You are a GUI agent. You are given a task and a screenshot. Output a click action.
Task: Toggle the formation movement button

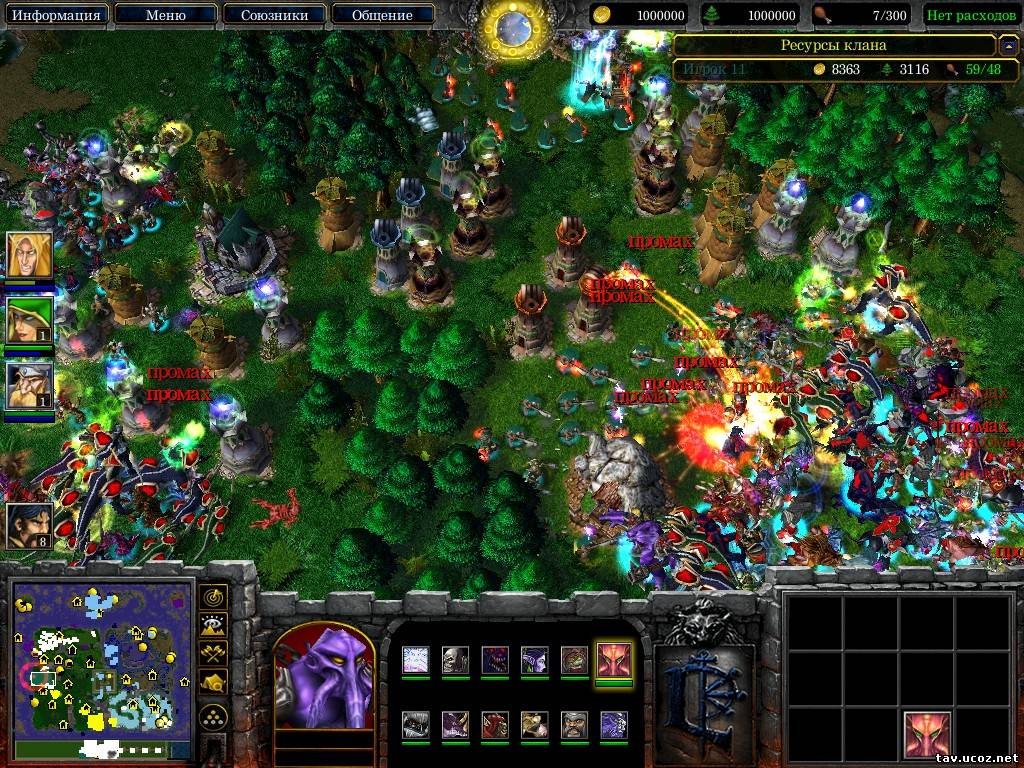(213, 716)
